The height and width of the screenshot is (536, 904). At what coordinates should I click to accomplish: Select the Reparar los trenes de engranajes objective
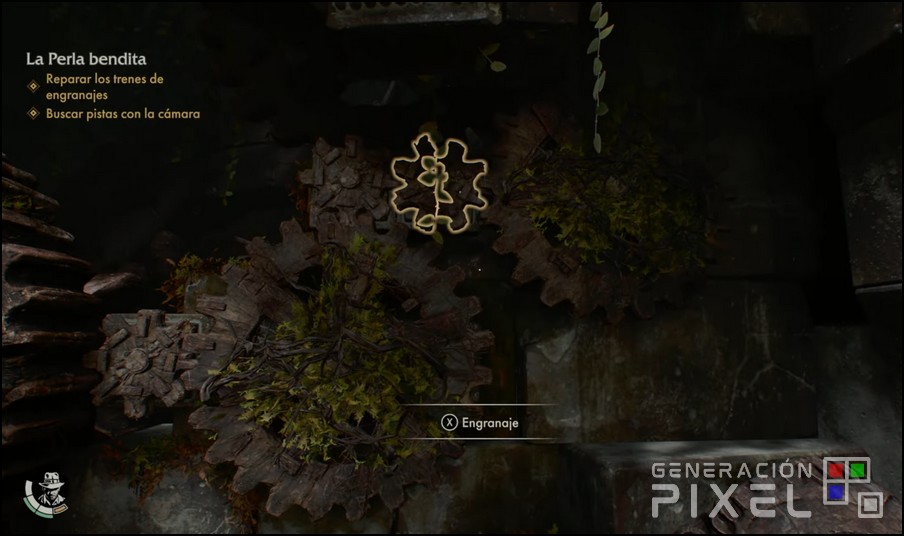[104, 86]
